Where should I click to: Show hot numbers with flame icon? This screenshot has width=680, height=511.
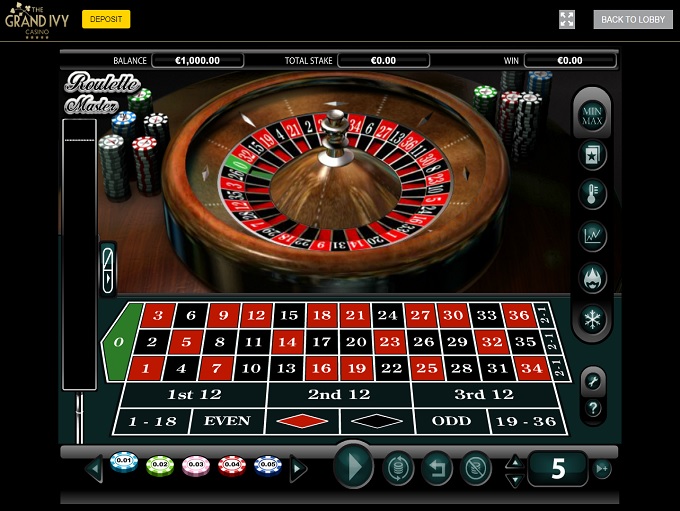coord(593,277)
